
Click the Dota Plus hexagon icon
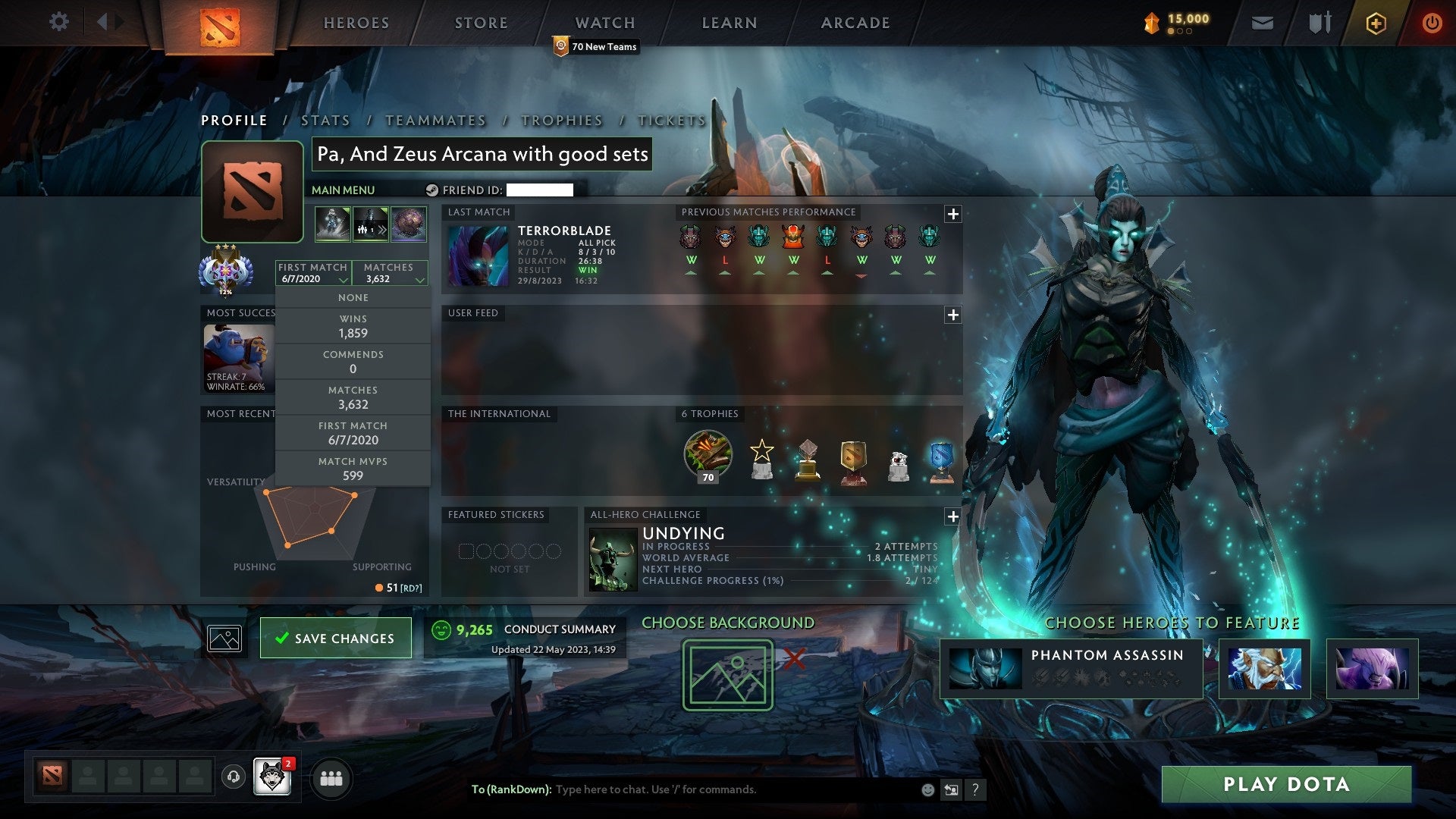click(x=1376, y=23)
